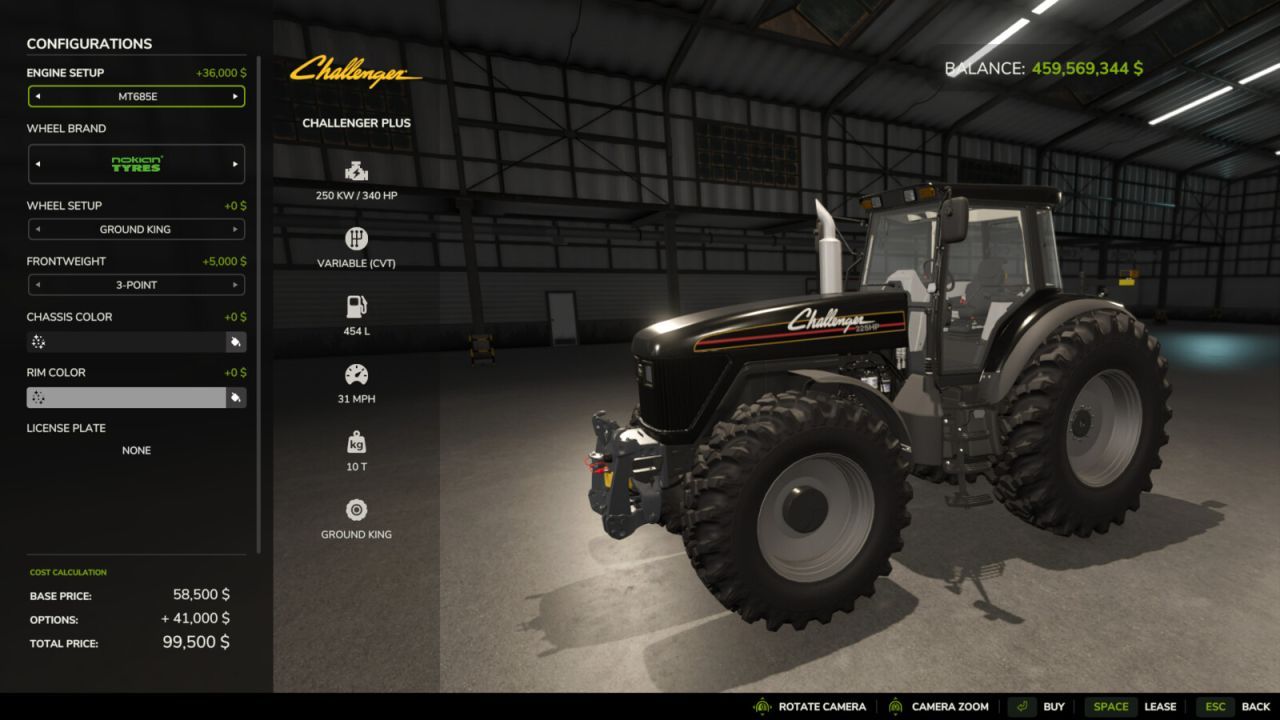Click the rotate camera icon
1280x720 pixels.
pos(760,706)
